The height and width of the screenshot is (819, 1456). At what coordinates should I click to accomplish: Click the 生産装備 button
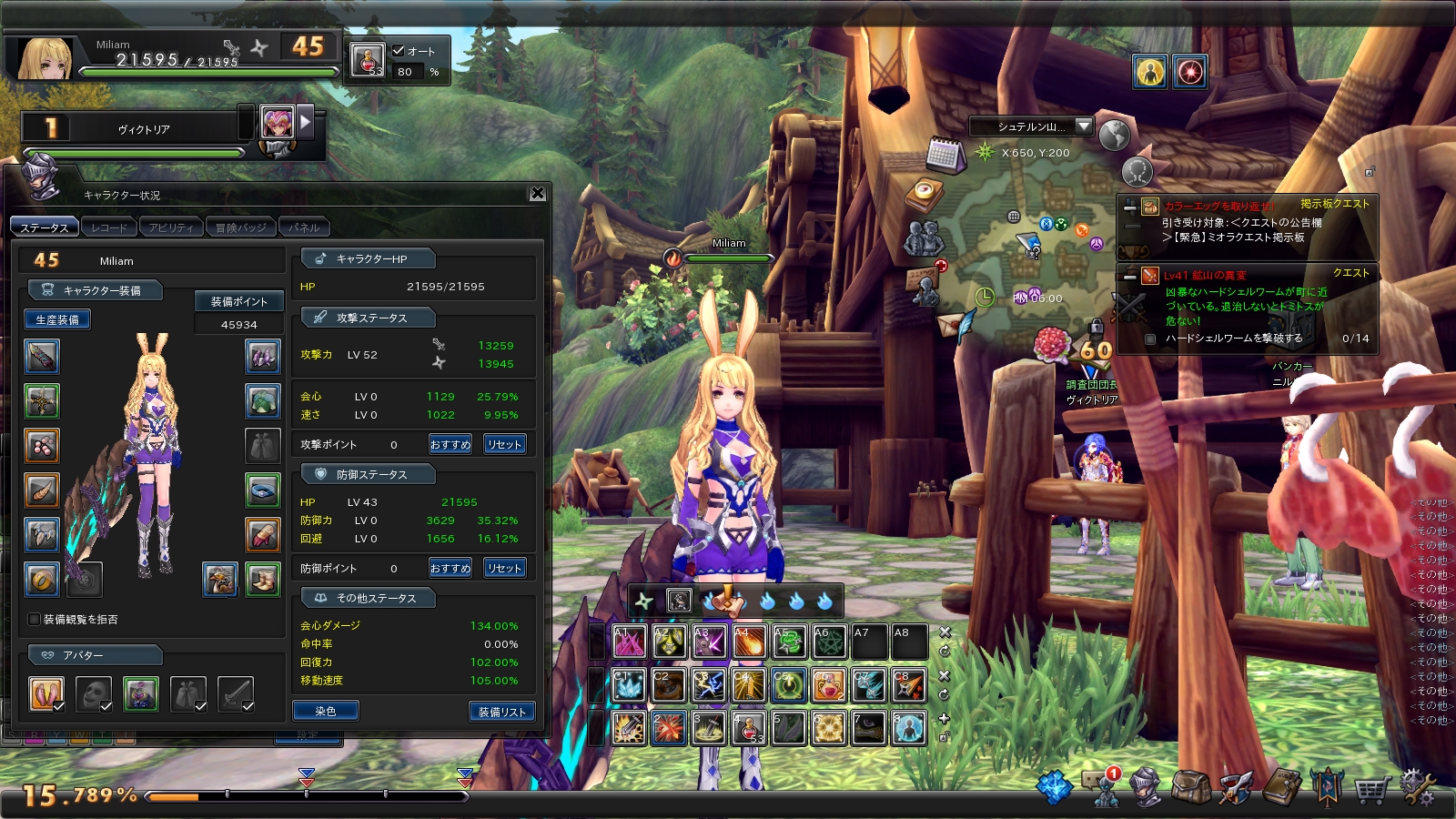coord(57,319)
